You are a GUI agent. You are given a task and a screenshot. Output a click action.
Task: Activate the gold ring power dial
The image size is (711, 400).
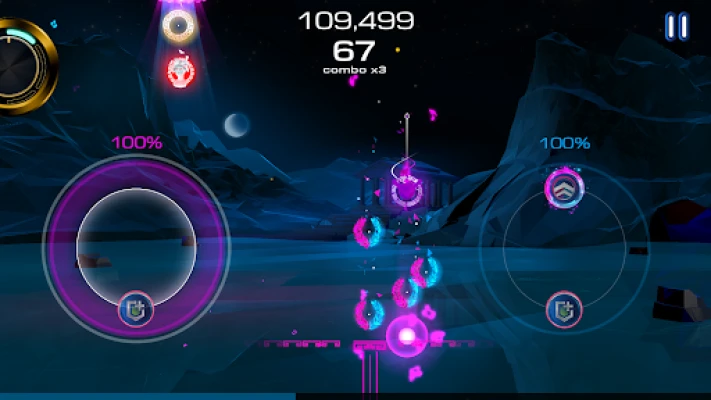22,66
